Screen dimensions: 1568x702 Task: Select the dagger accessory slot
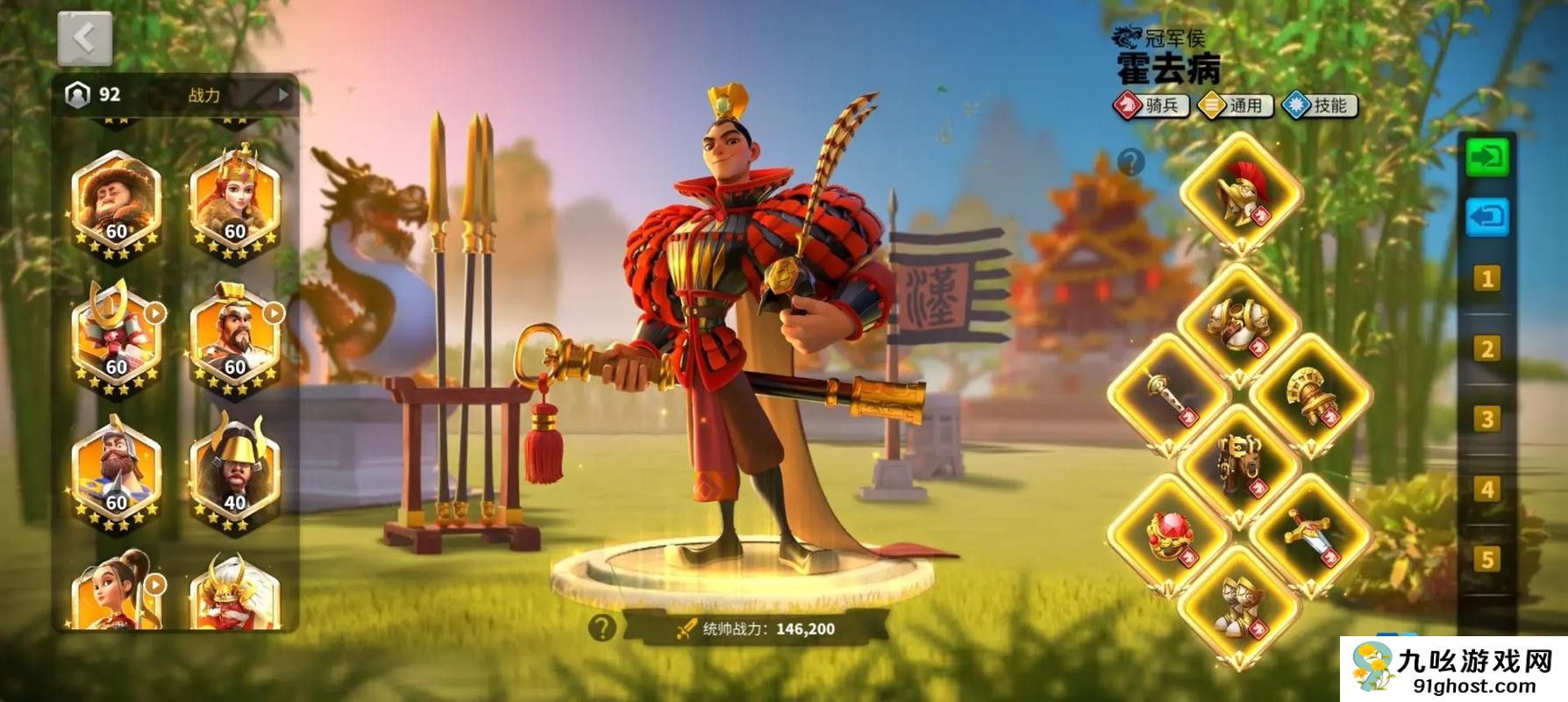[x=1310, y=535]
